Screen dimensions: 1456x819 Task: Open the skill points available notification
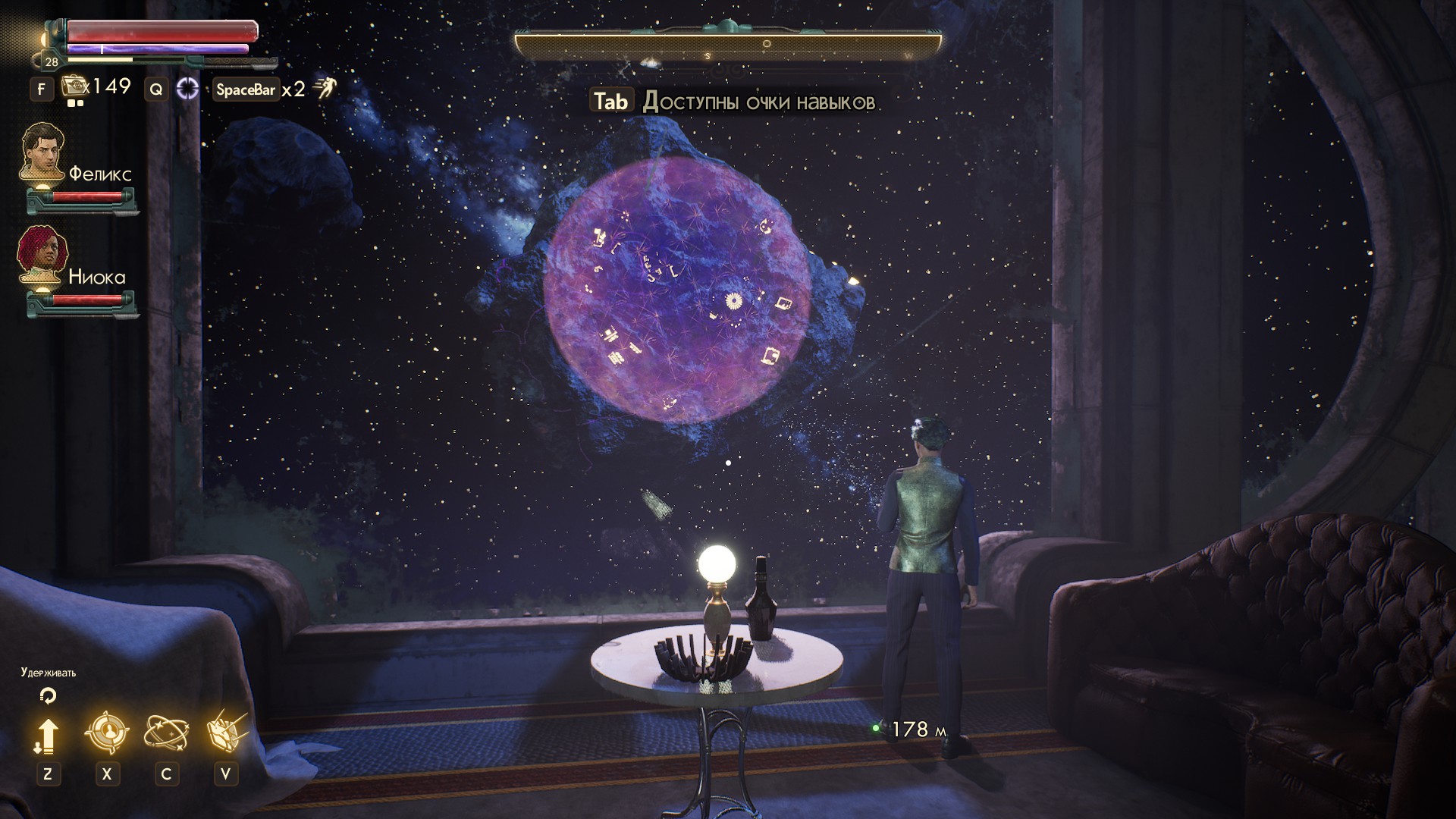(x=734, y=102)
